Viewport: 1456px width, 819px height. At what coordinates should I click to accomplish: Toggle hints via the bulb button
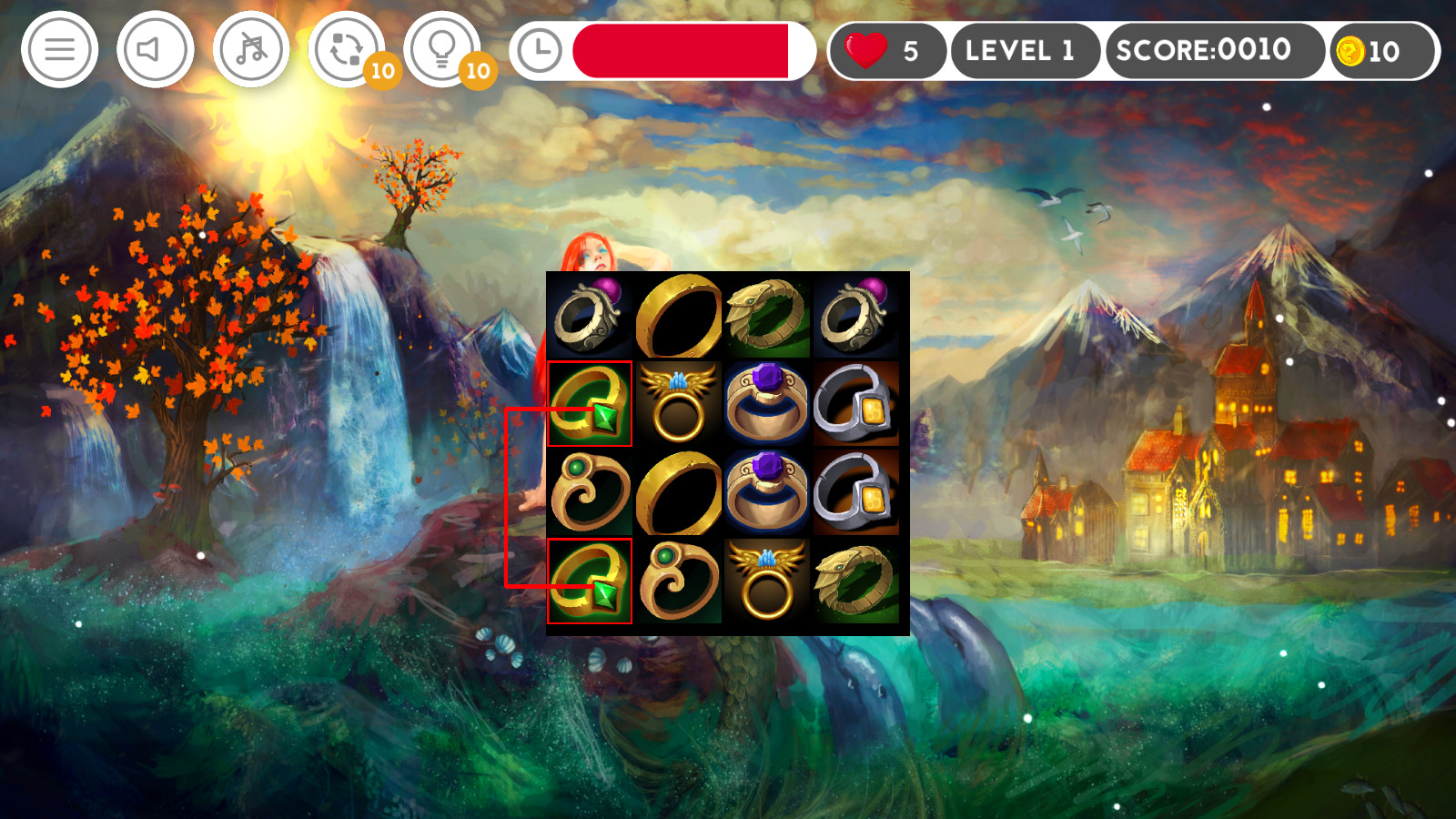(442, 49)
